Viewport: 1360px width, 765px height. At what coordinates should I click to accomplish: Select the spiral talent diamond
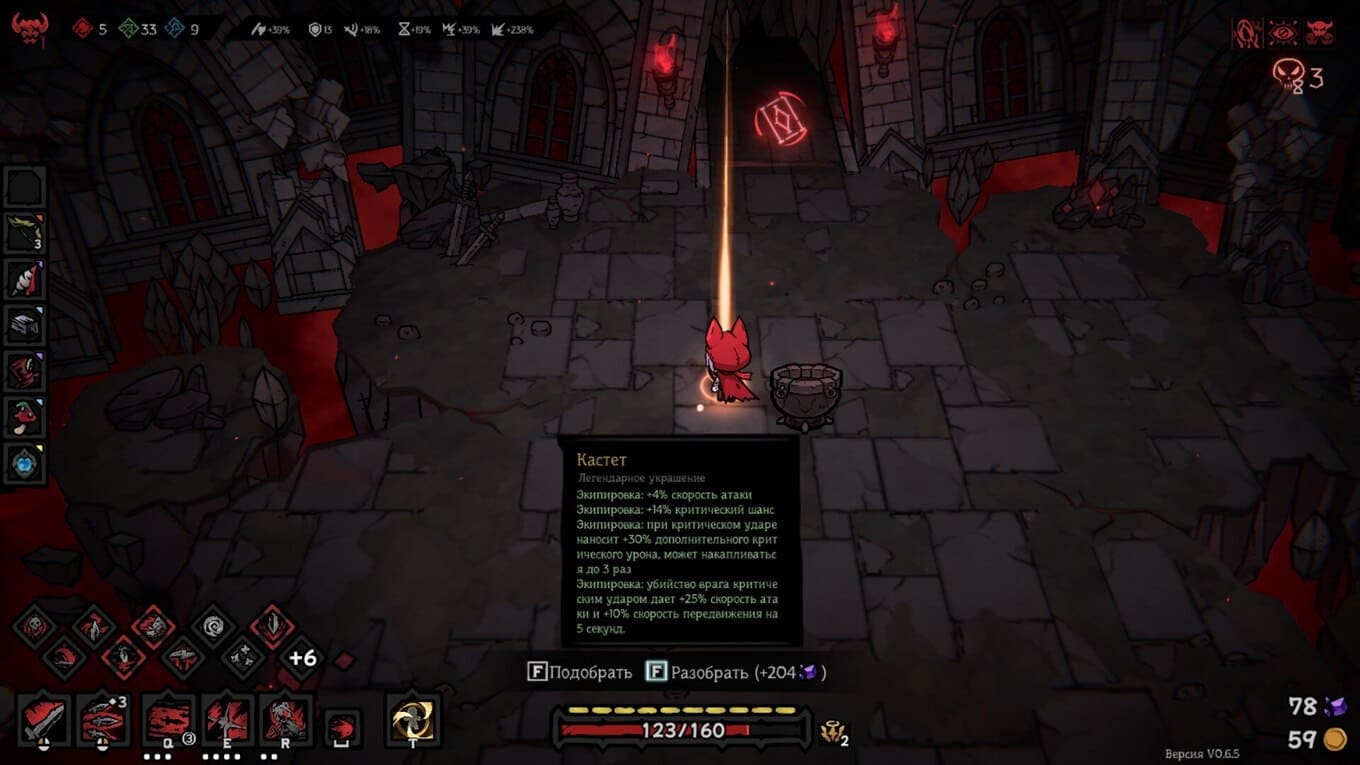tap(213, 627)
